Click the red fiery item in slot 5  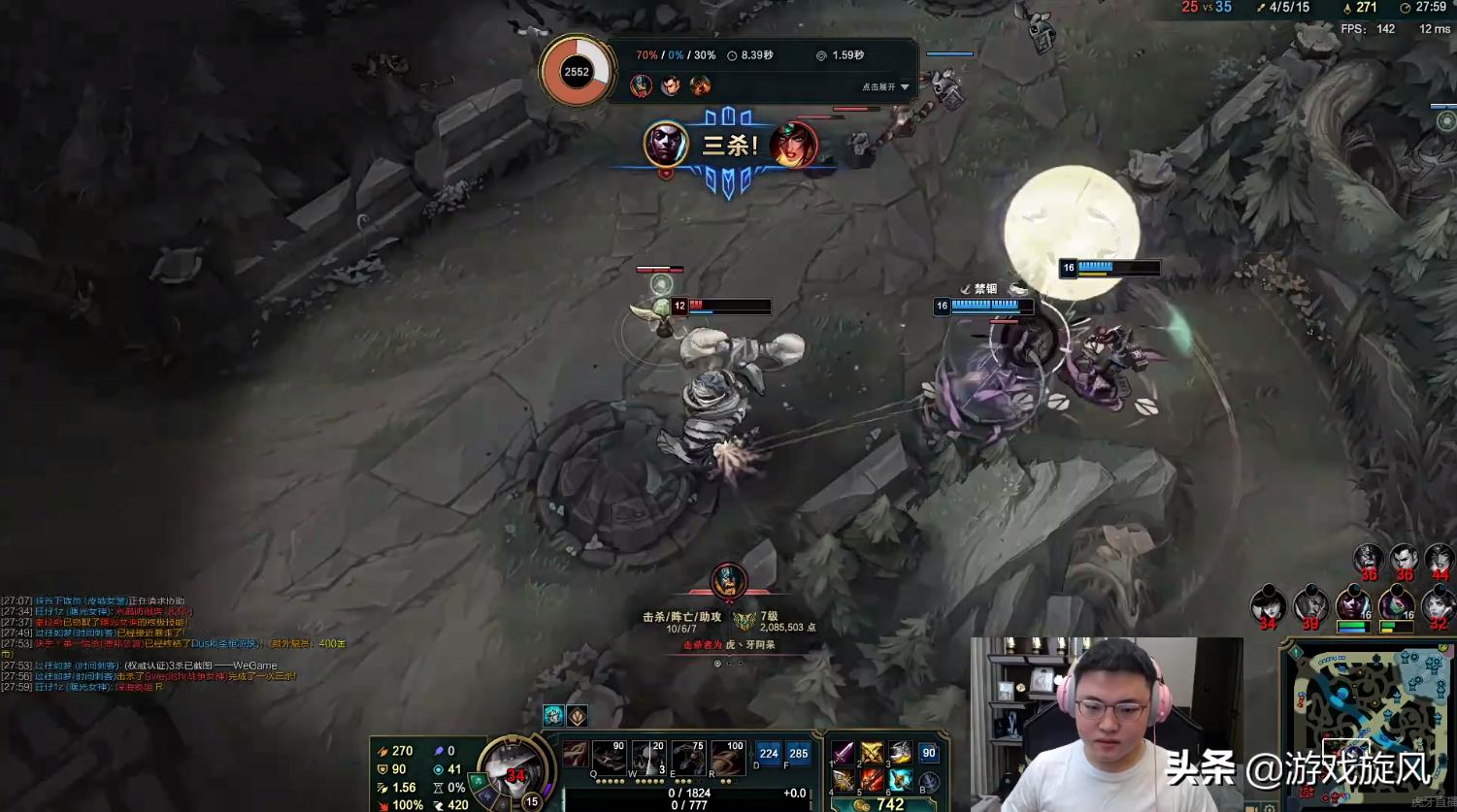tap(872, 780)
